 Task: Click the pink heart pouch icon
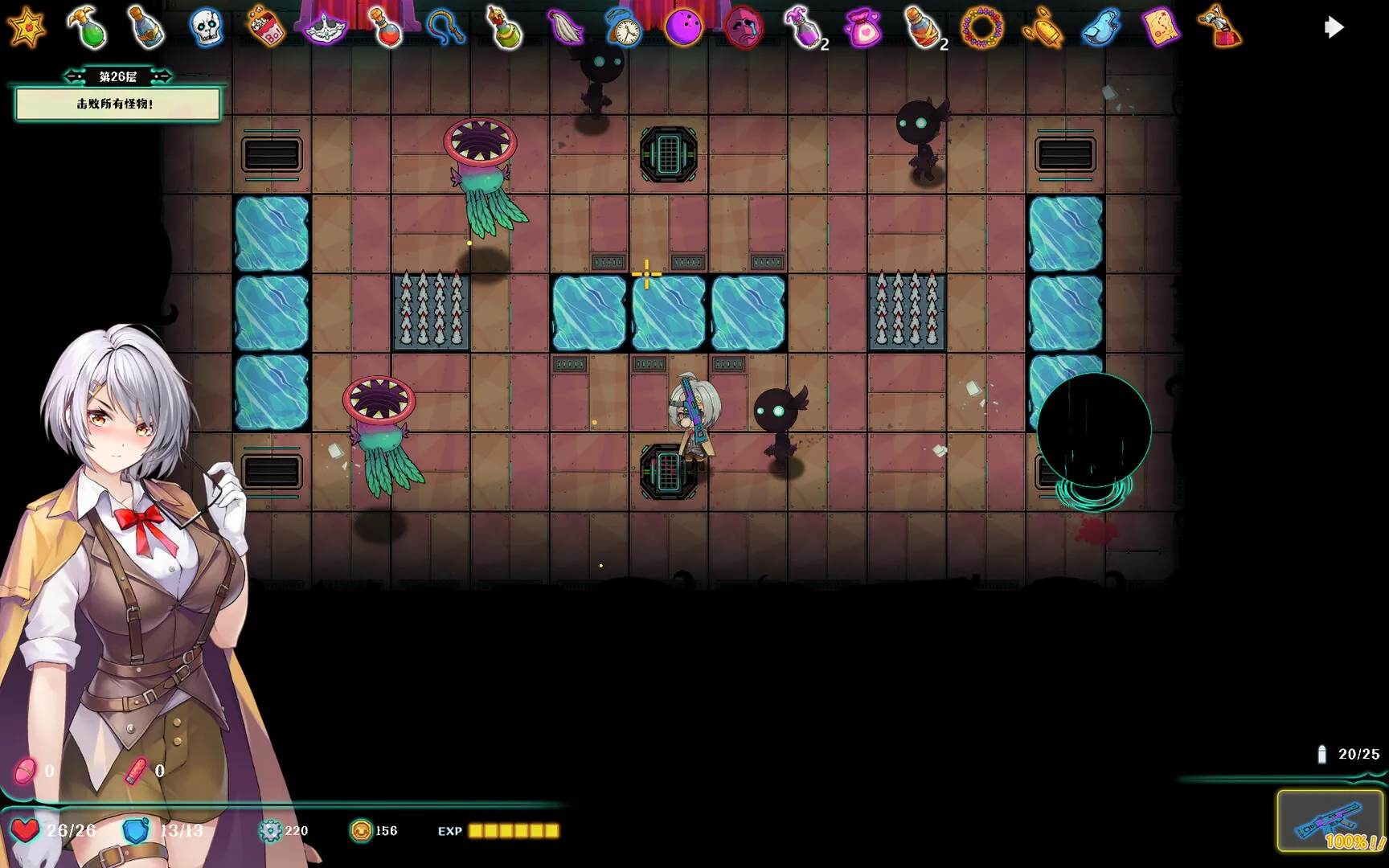(x=862, y=29)
